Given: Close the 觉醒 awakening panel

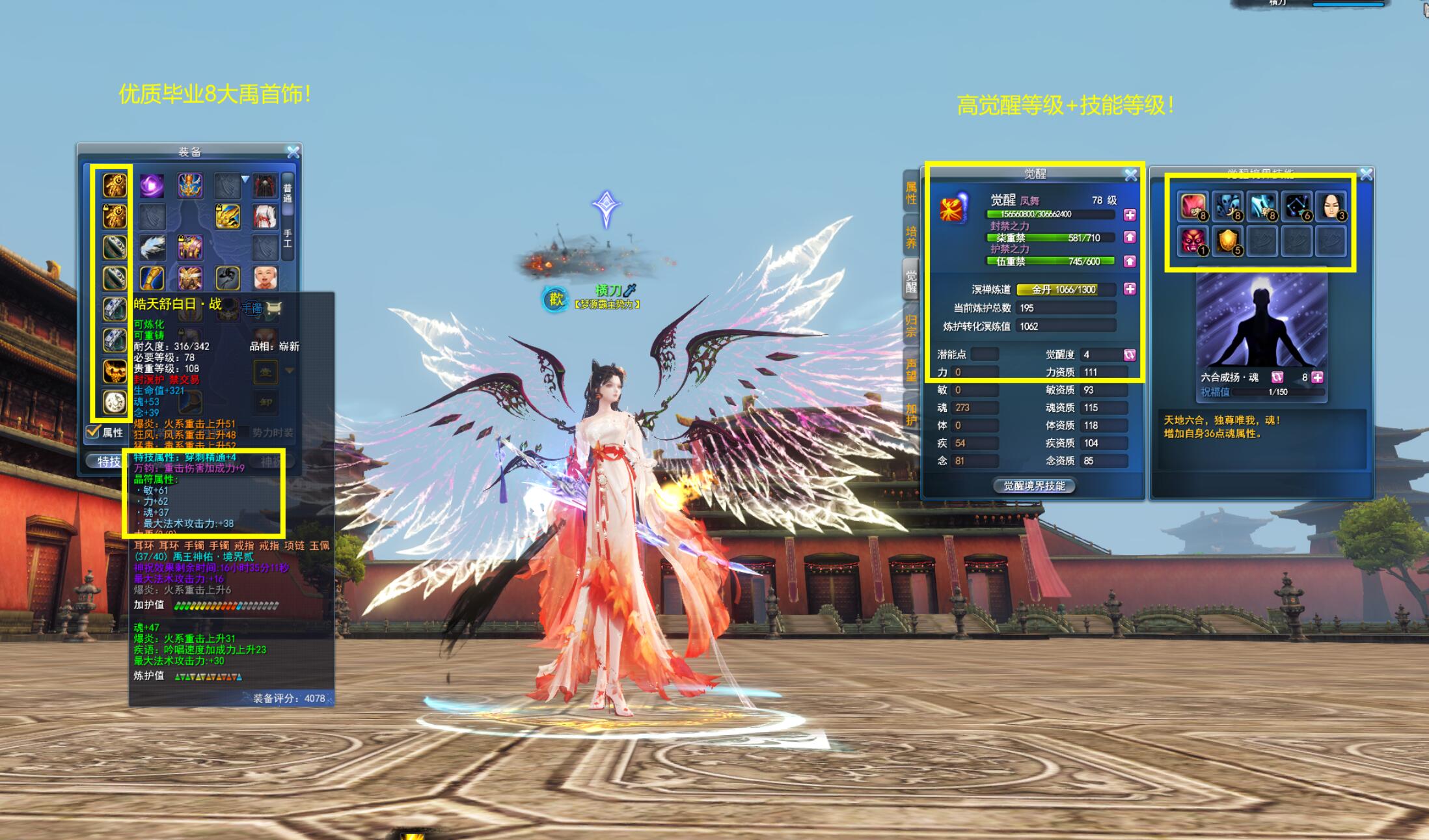Looking at the screenshot, I should [1131, 174].
